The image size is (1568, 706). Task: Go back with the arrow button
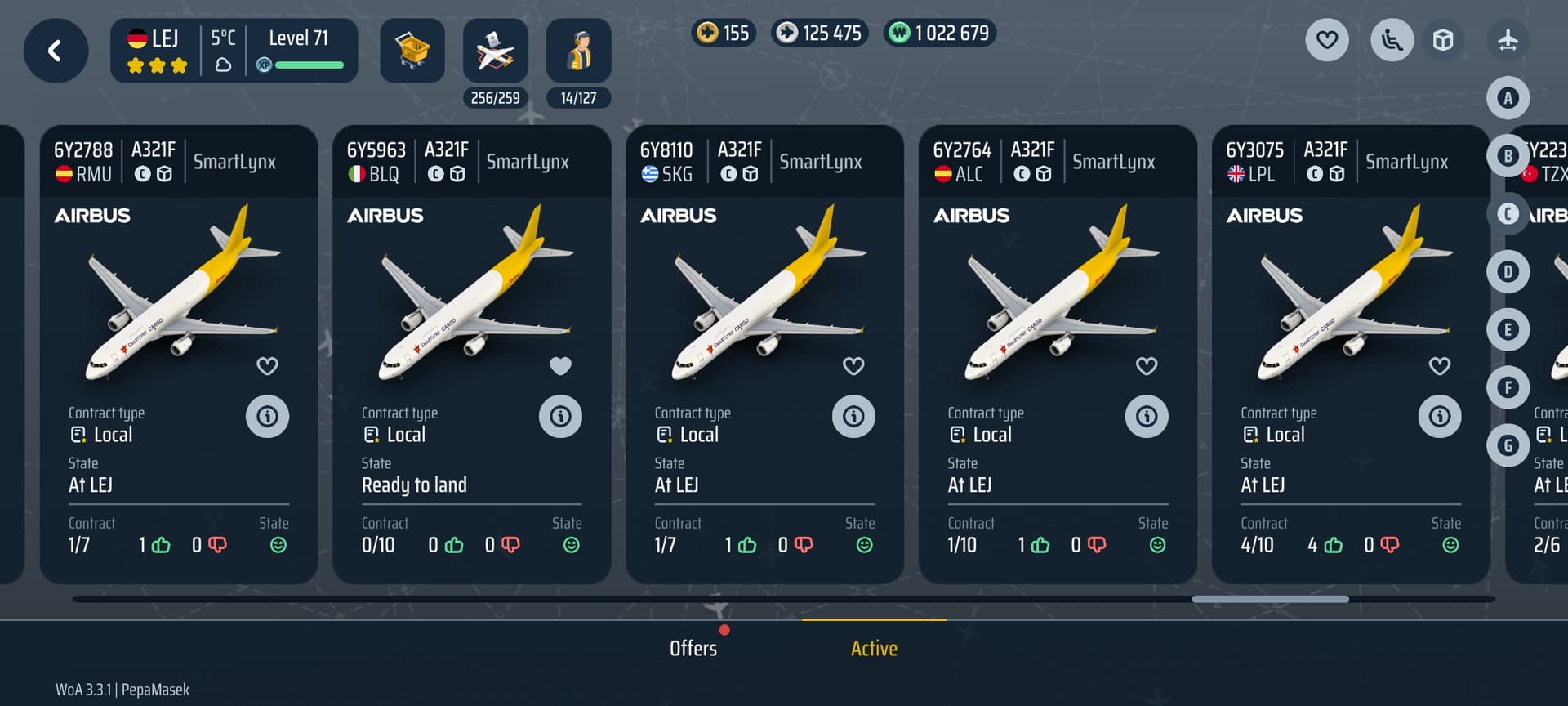[56, 51]
